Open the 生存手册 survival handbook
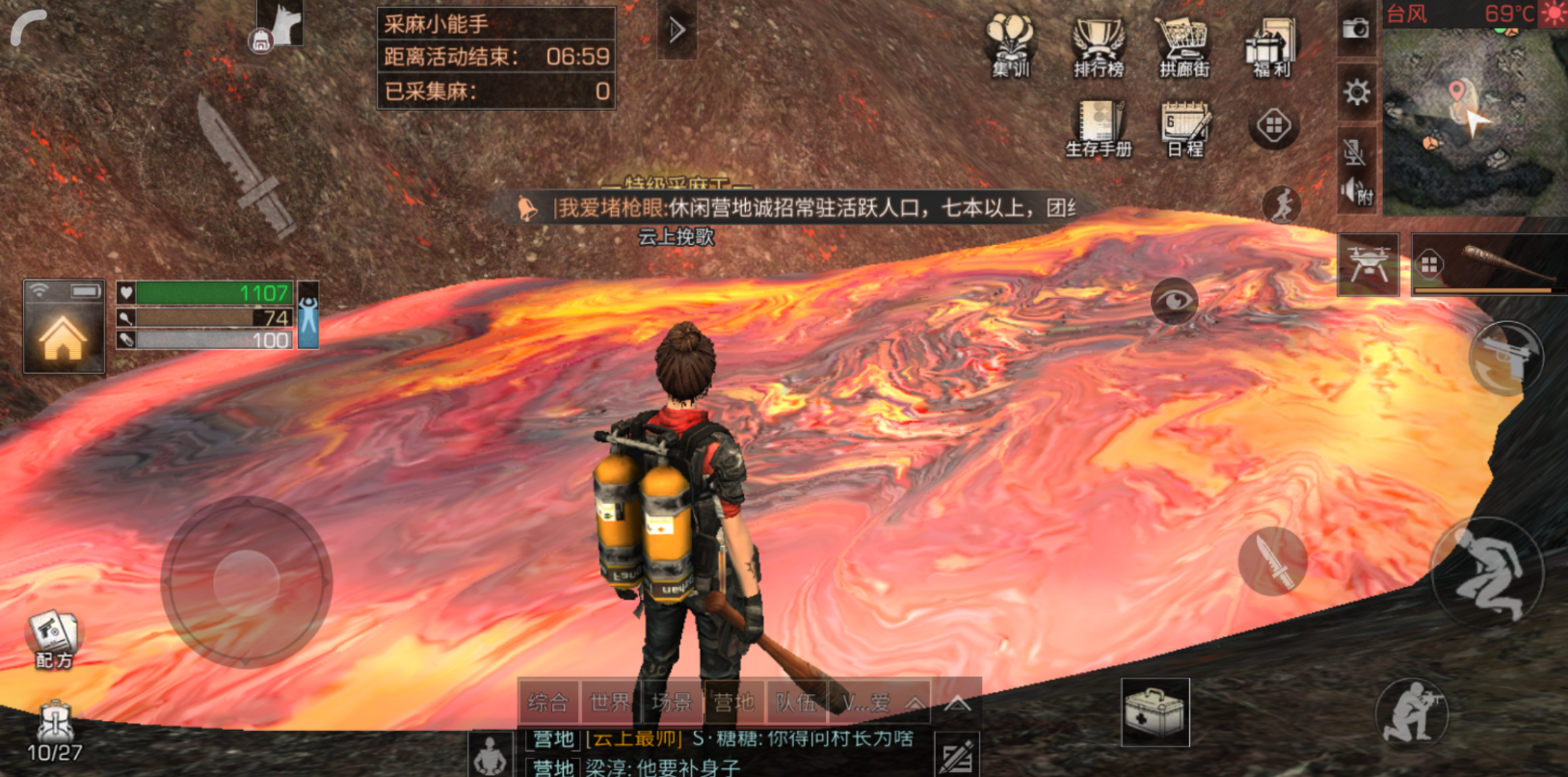1568x777 pixels. [1099, 127]
